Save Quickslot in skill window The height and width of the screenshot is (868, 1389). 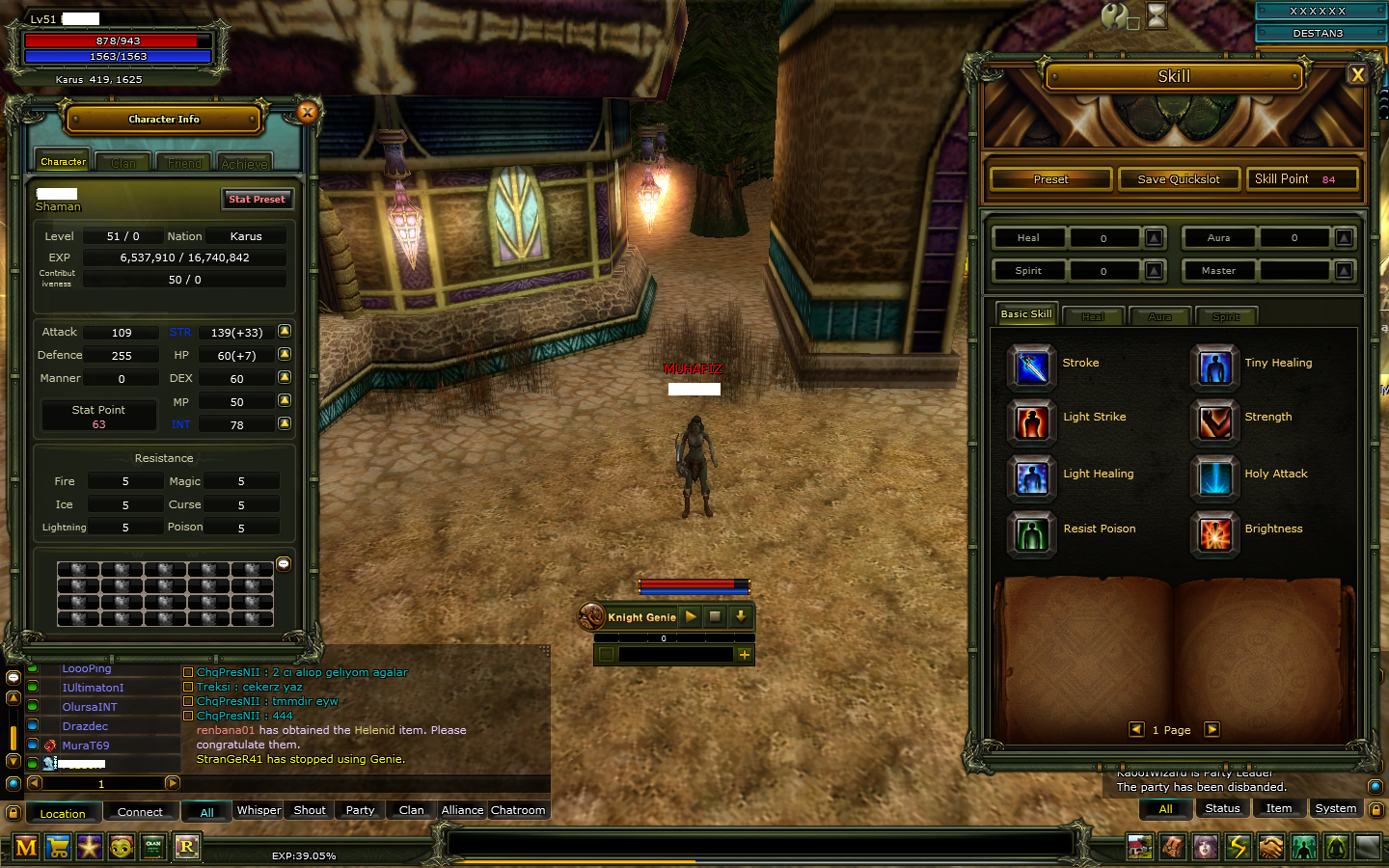click(1178, 179)
